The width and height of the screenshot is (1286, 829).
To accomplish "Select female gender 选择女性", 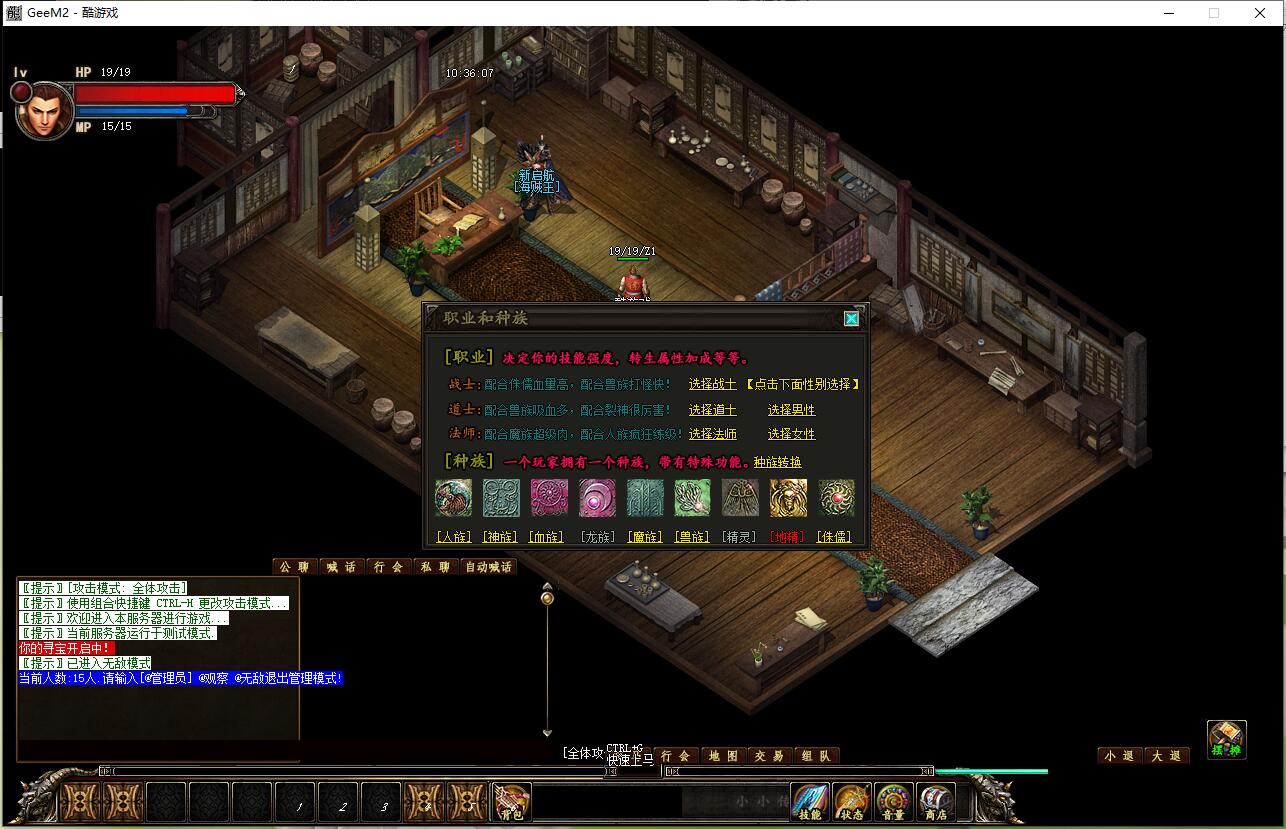I will point(791,434).
